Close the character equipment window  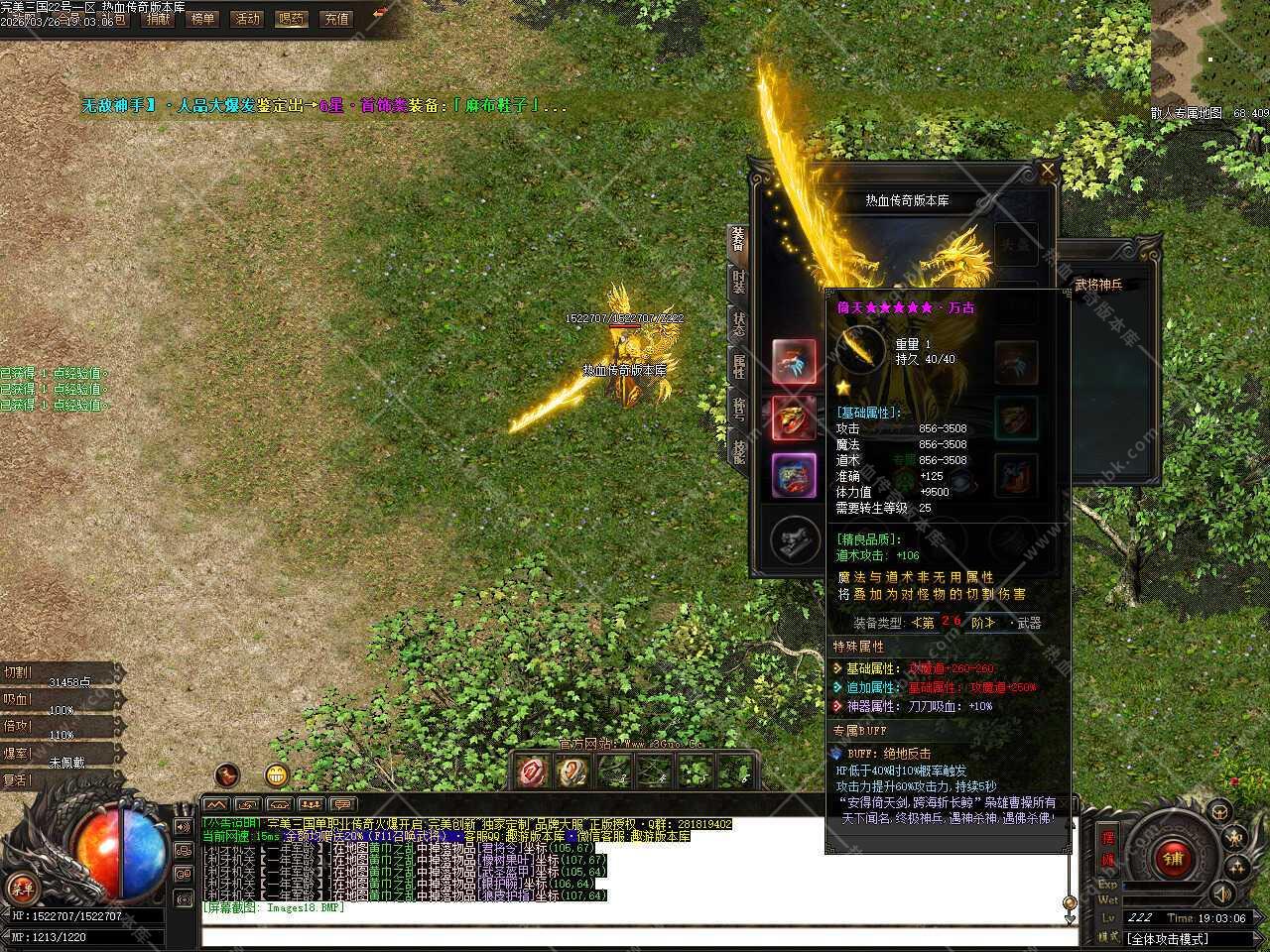point(1048,171)
